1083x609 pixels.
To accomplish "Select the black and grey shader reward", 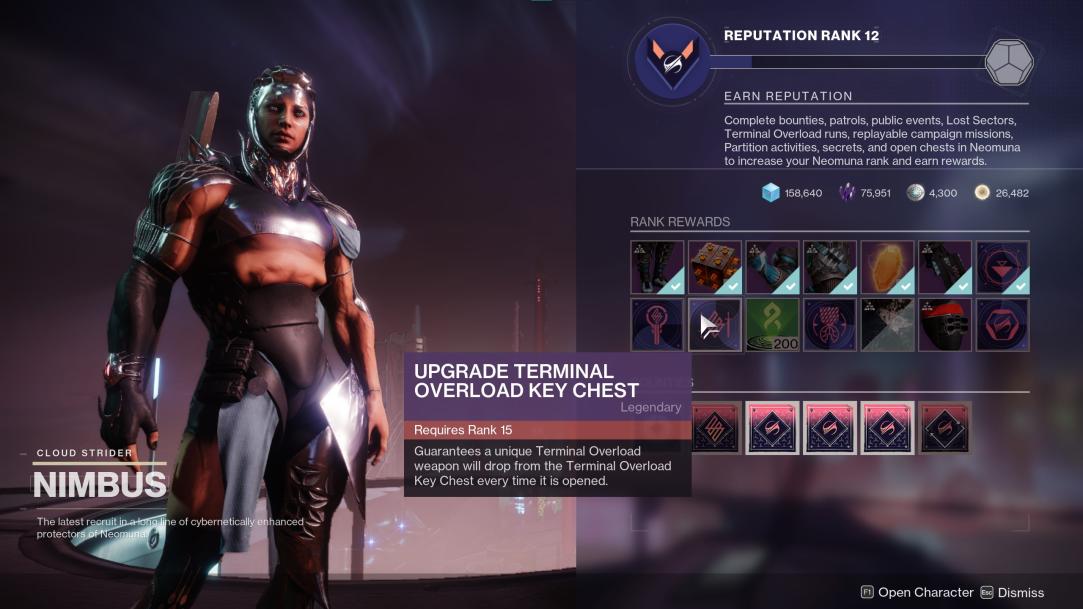I will (x=887, y=325).
